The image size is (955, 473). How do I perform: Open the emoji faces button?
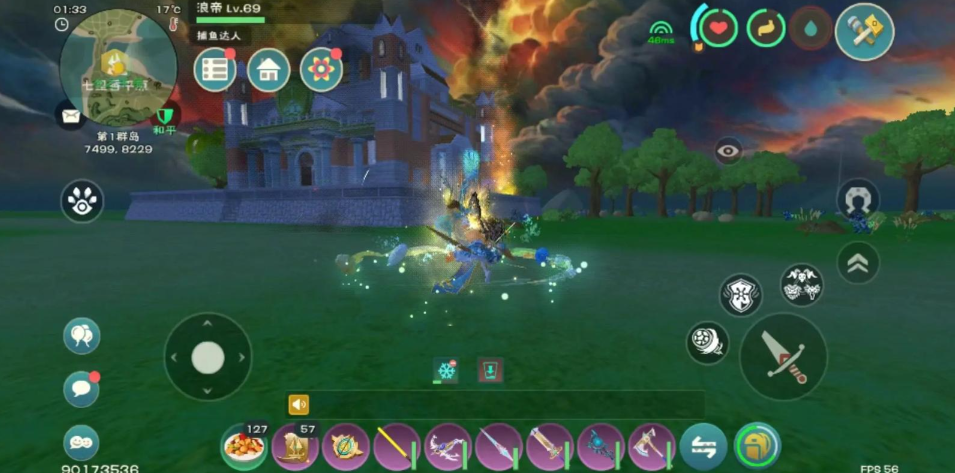pyautogui.click(x=81, y=441)
